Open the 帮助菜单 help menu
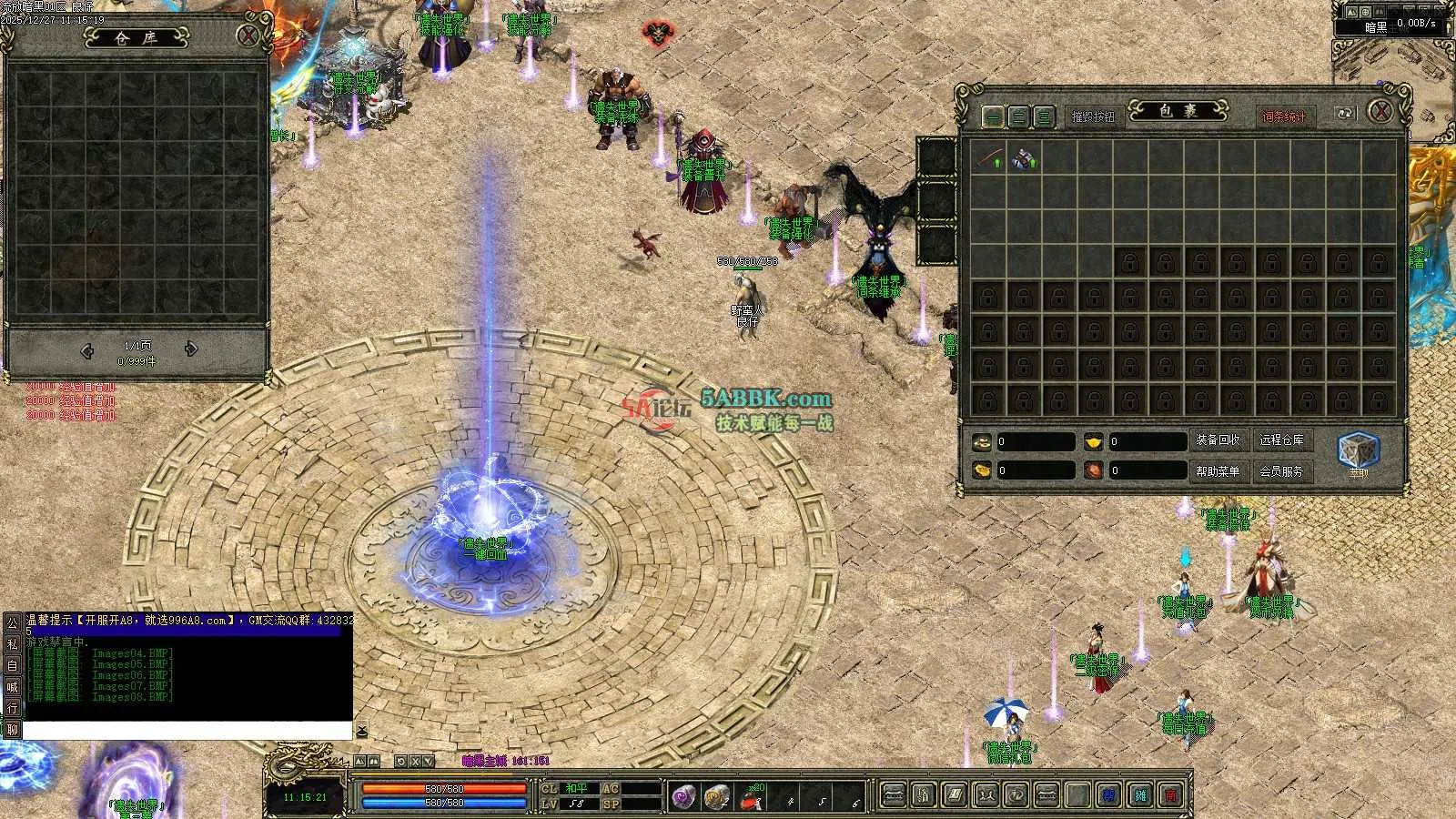 1218,471
